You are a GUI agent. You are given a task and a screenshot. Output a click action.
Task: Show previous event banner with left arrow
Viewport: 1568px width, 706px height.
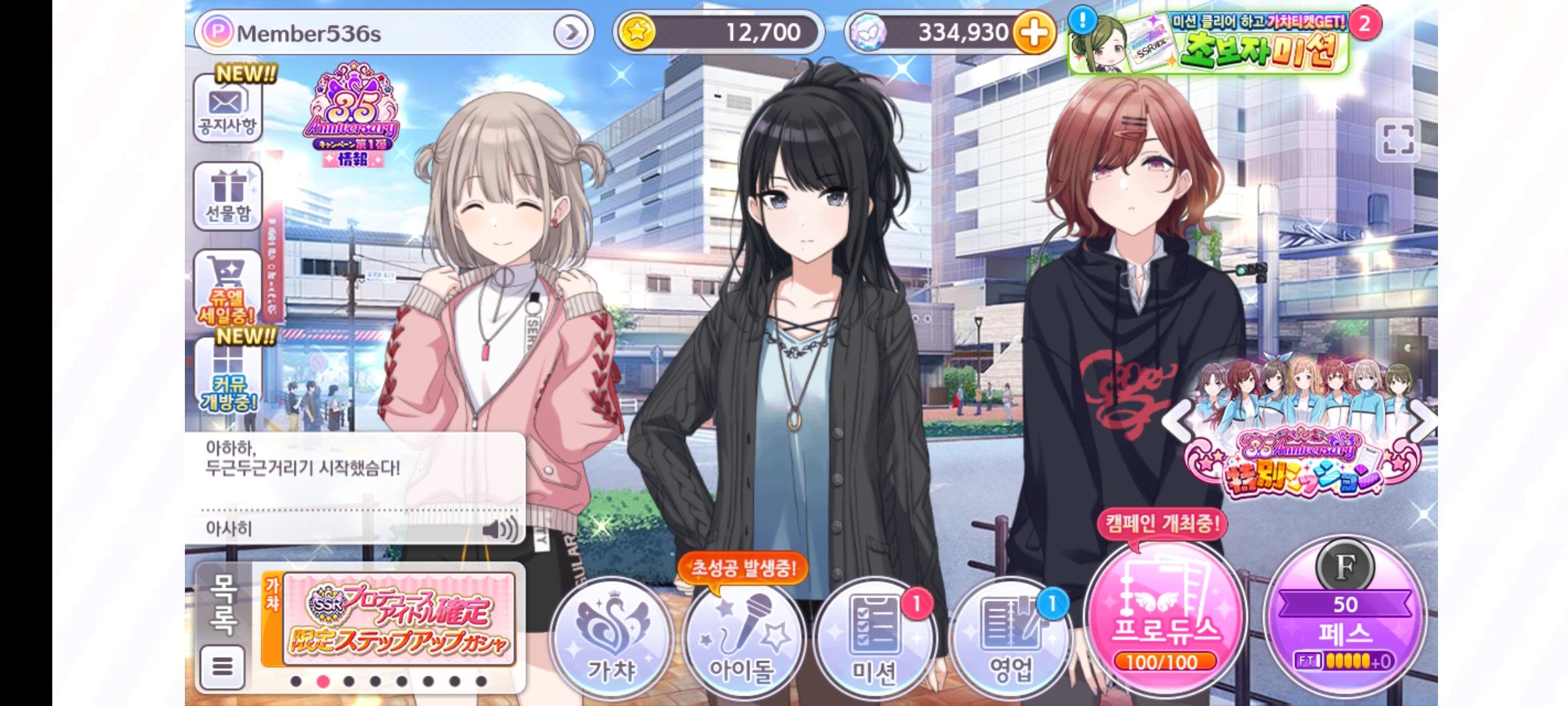(1178, 421)
